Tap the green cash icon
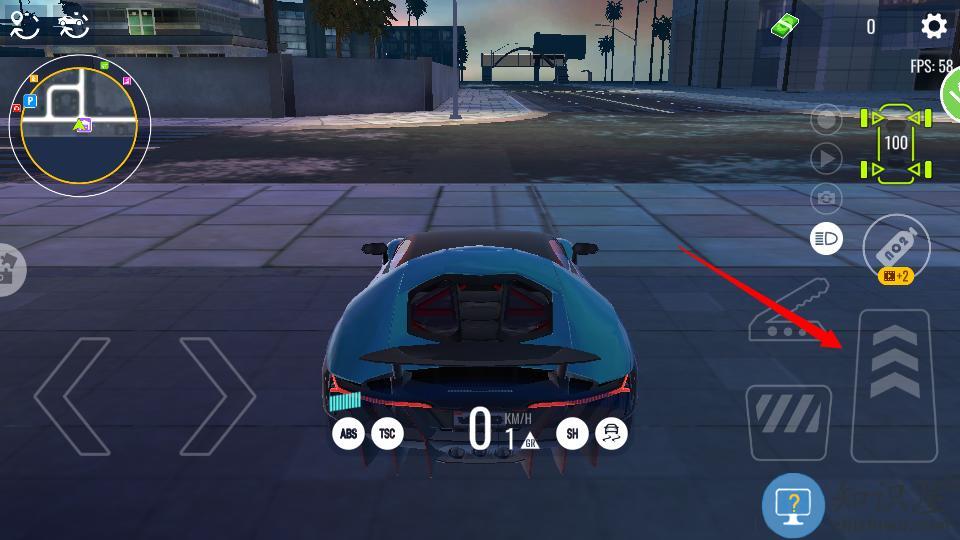The width and height of the screenshot is (960, 540). tap(785, 26)
